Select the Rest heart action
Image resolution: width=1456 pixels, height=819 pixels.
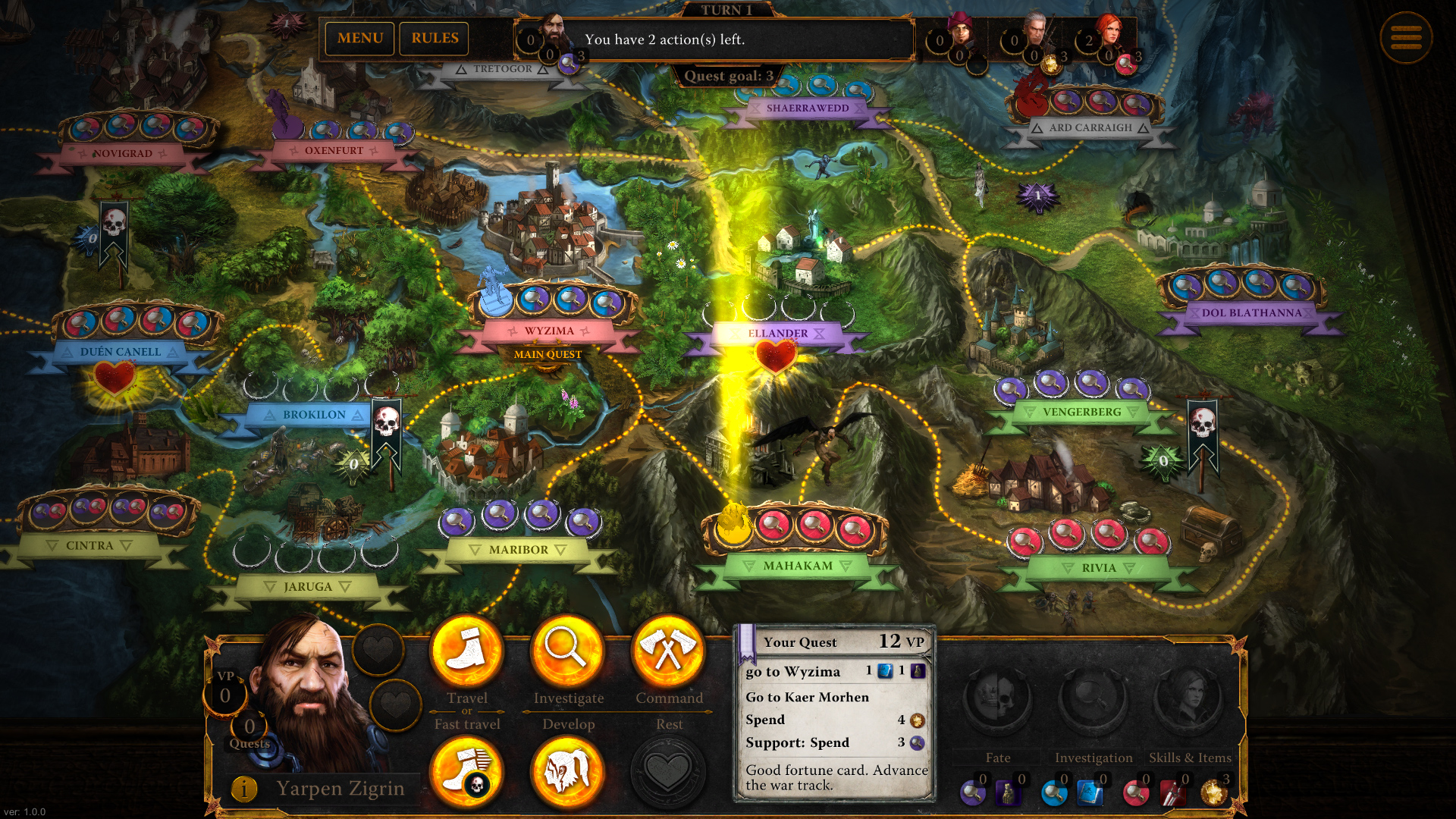pos(668,770)
